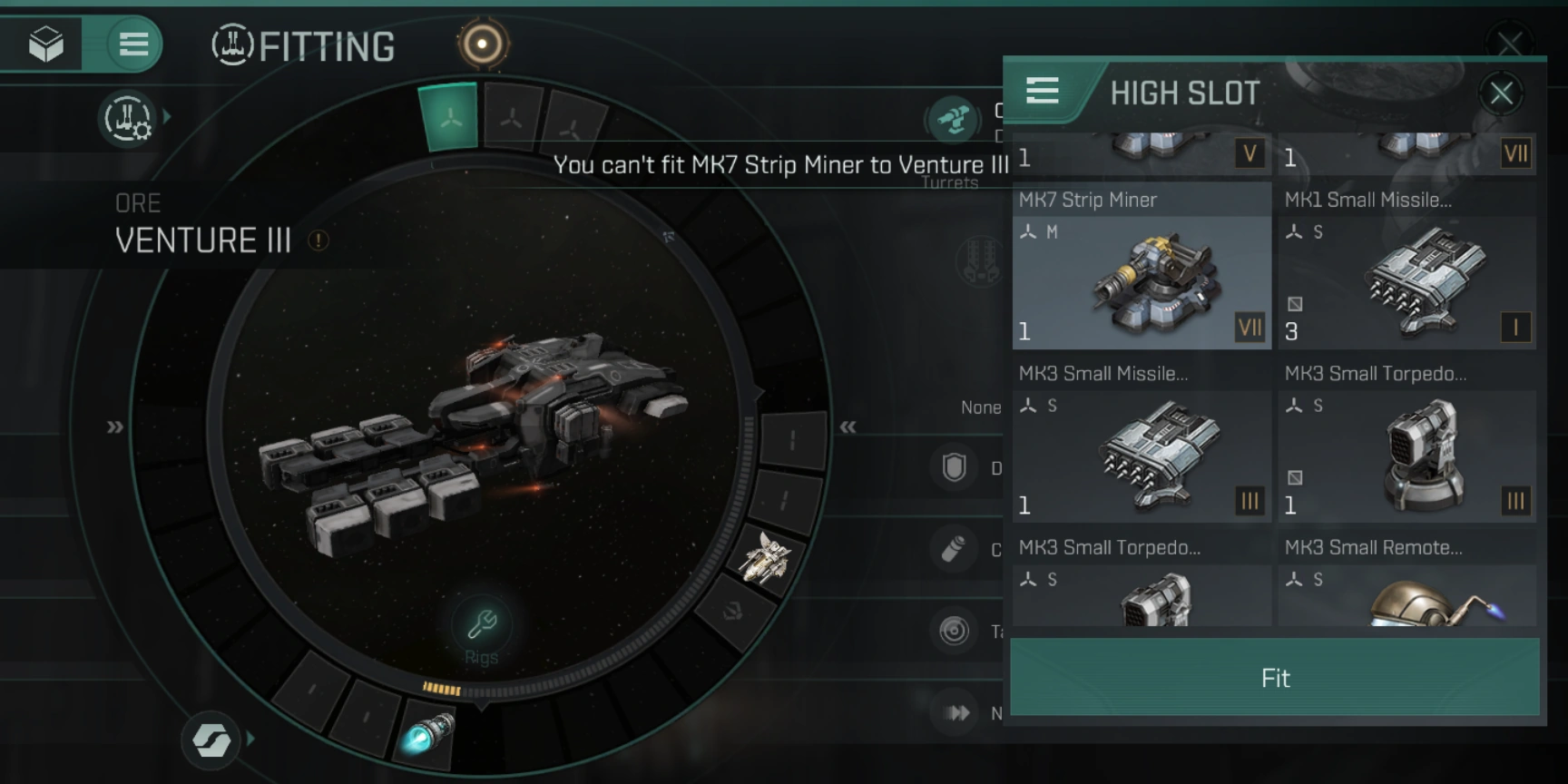Select the highlighted green high slot

pos(449,117)
